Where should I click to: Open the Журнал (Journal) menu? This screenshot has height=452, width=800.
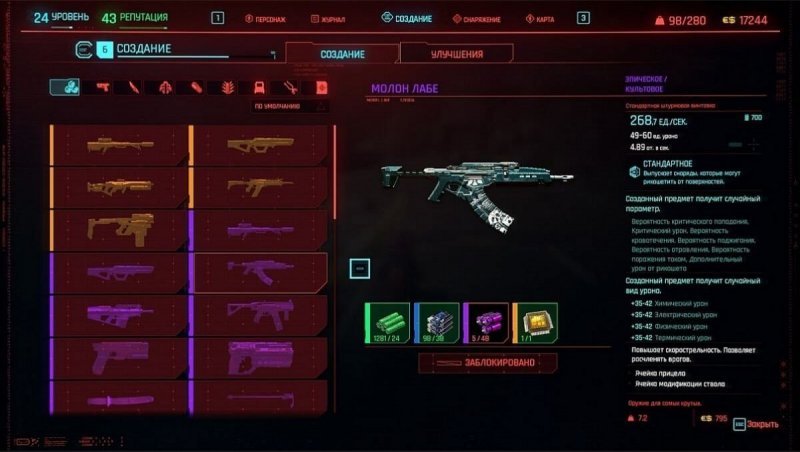(334, 19)
